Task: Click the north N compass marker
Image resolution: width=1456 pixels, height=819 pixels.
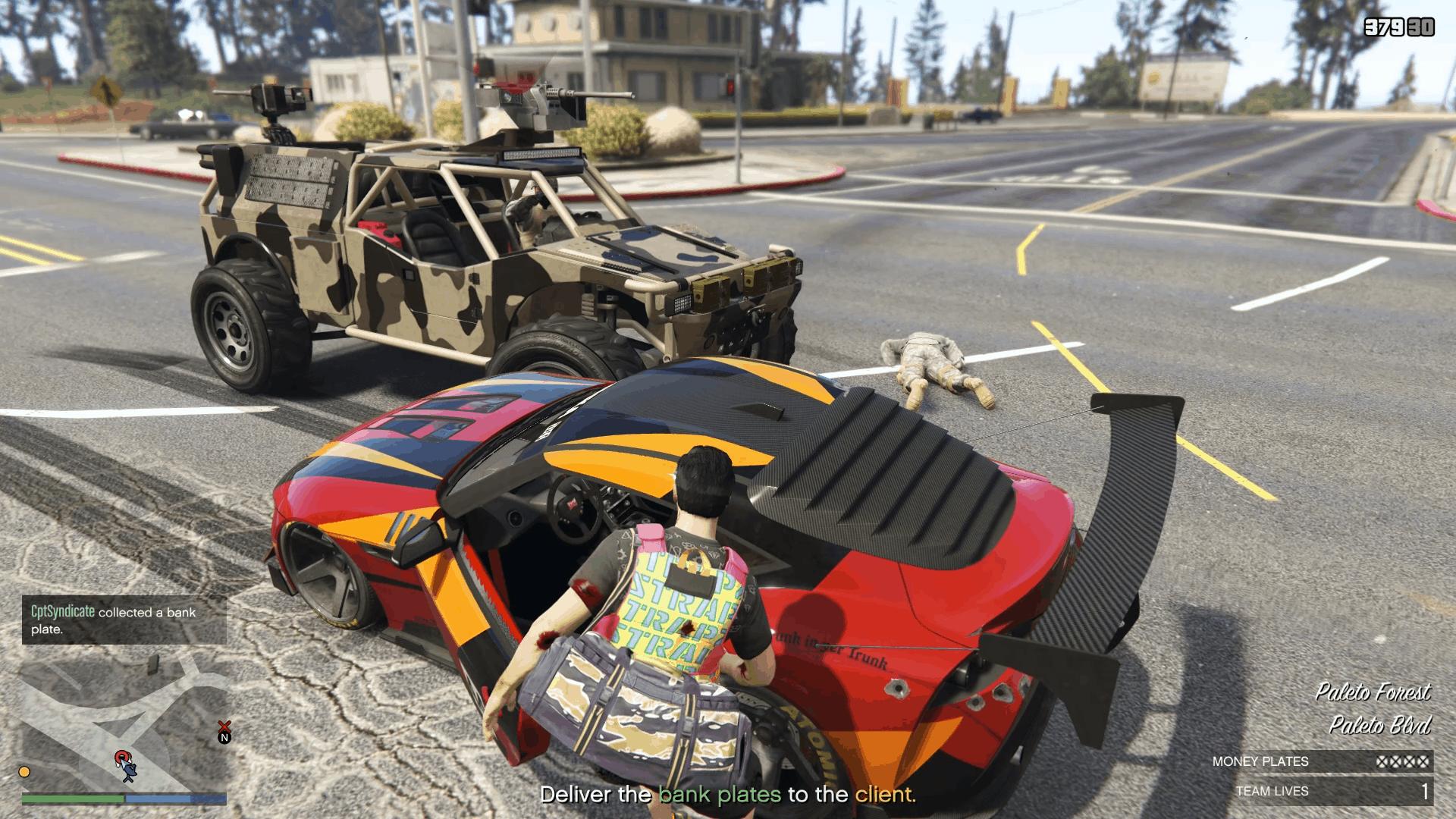Action: [224, 738]
